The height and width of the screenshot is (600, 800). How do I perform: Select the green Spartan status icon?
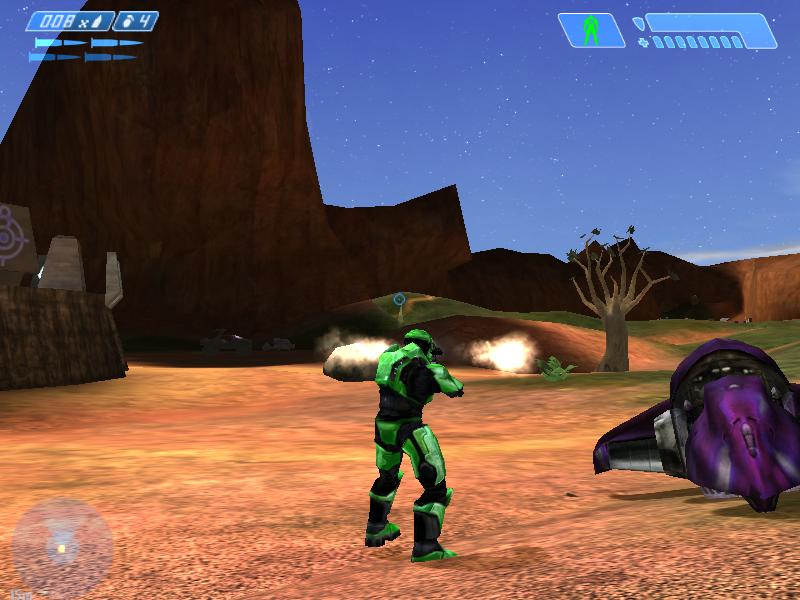591,30
